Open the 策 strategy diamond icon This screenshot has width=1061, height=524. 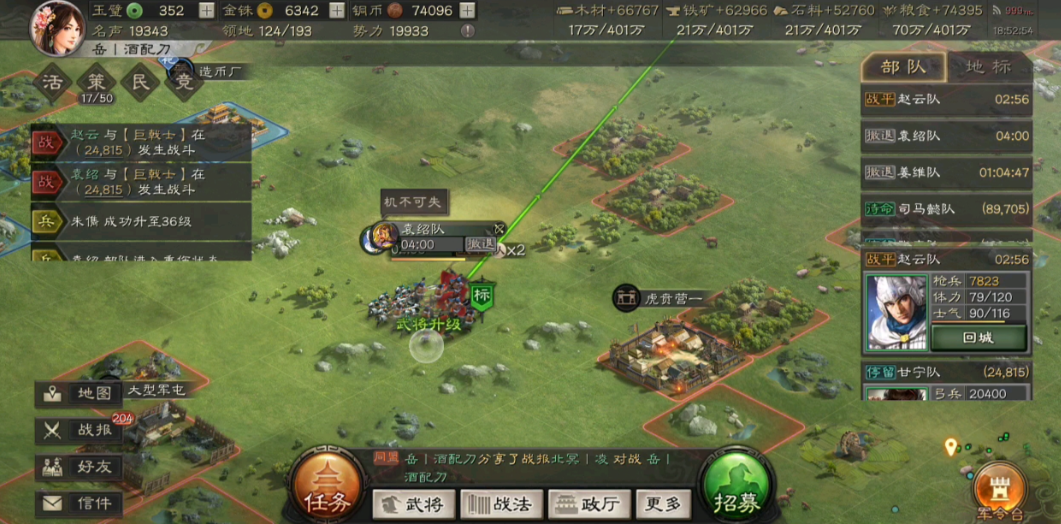tap(98, 82)
